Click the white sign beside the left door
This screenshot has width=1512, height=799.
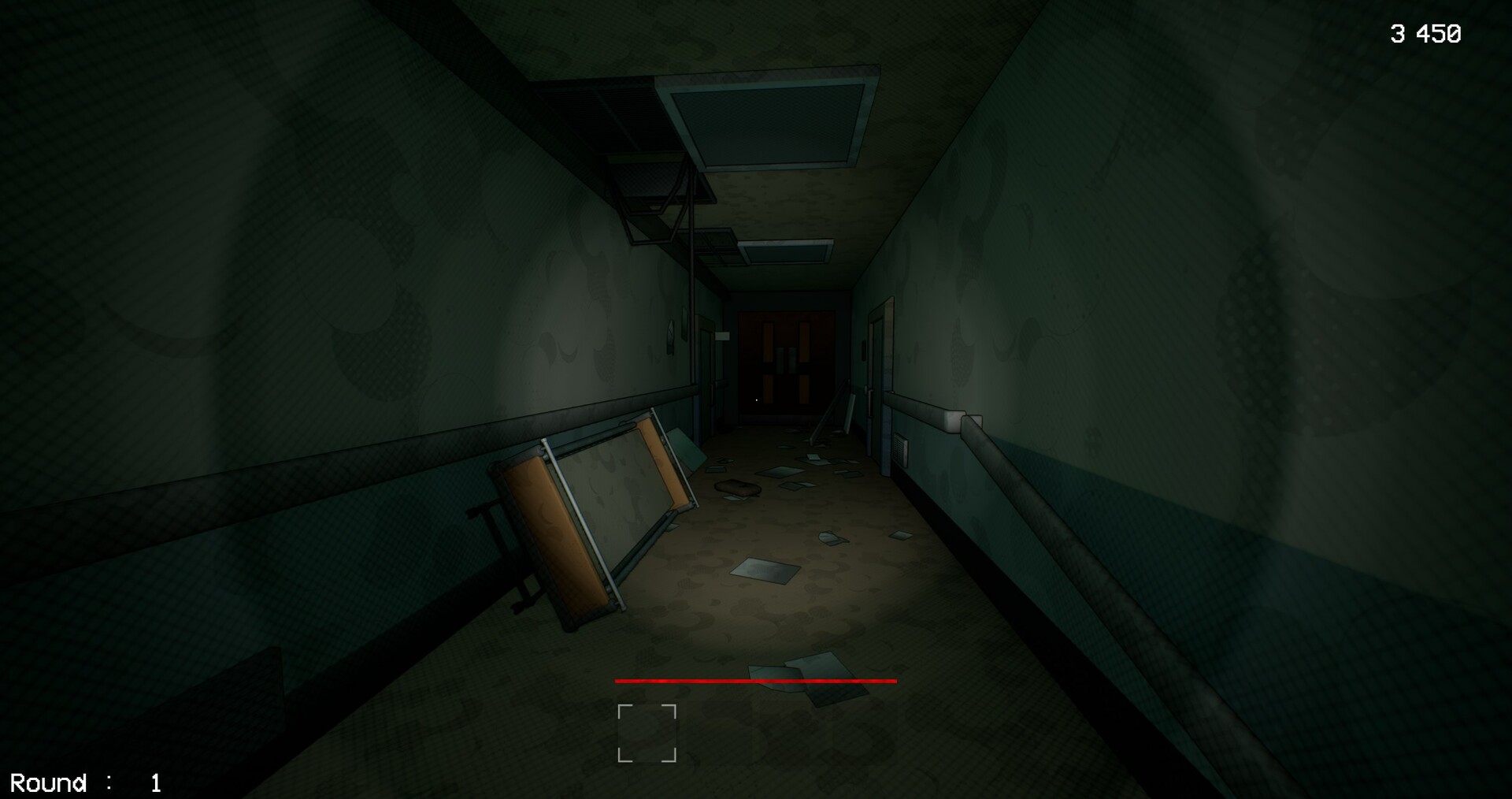click(x=722, y=336)
